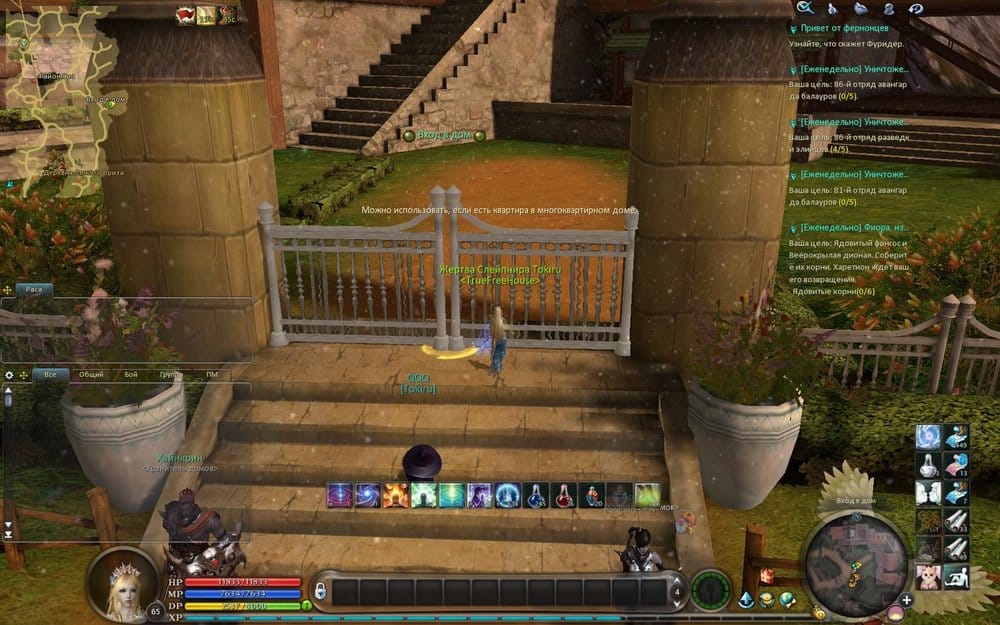
Task: Select the "ПМ" private message tab
Action: (x=212, y=375)
